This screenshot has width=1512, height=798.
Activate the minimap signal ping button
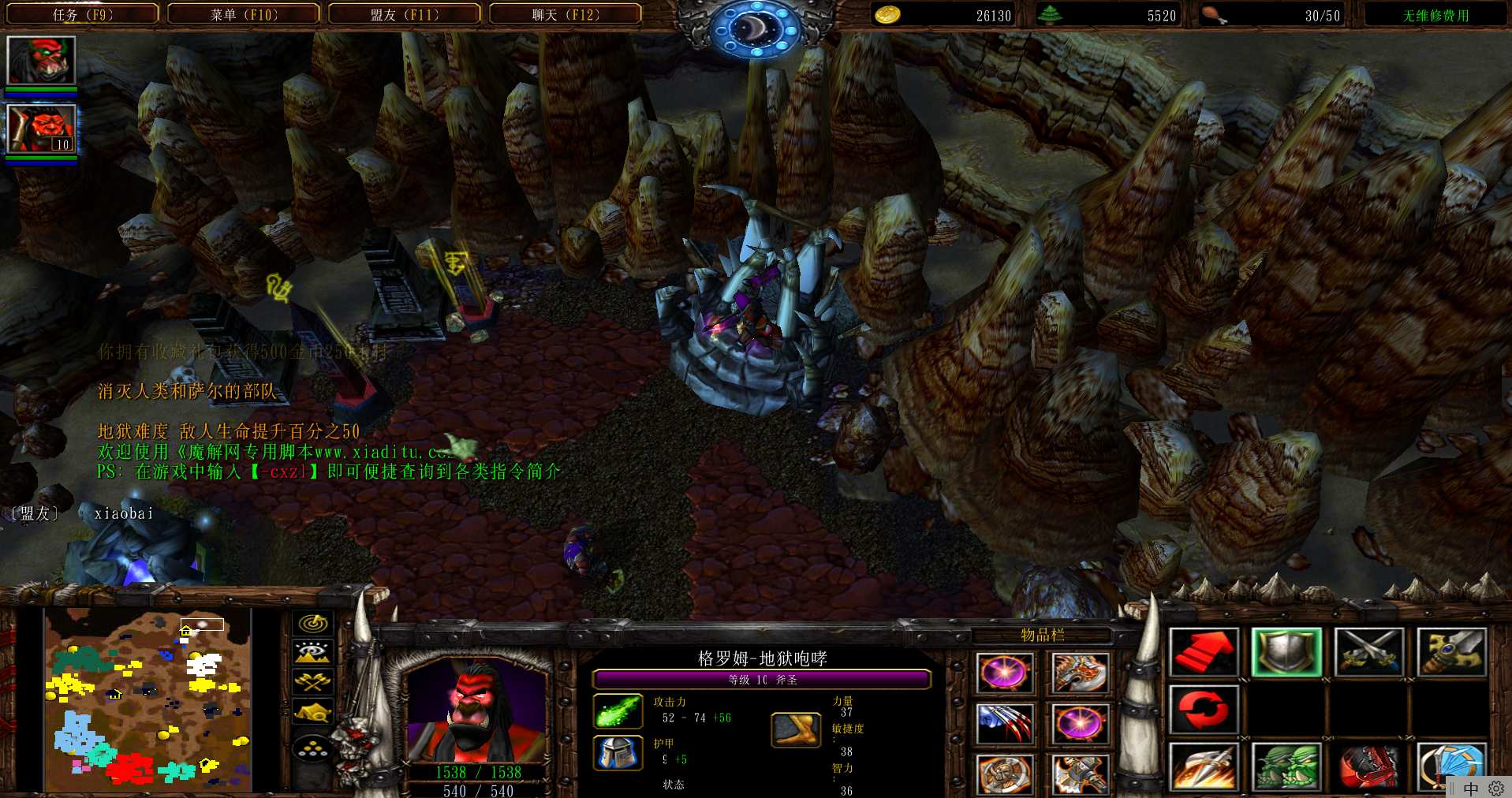(x=312, y=624)
